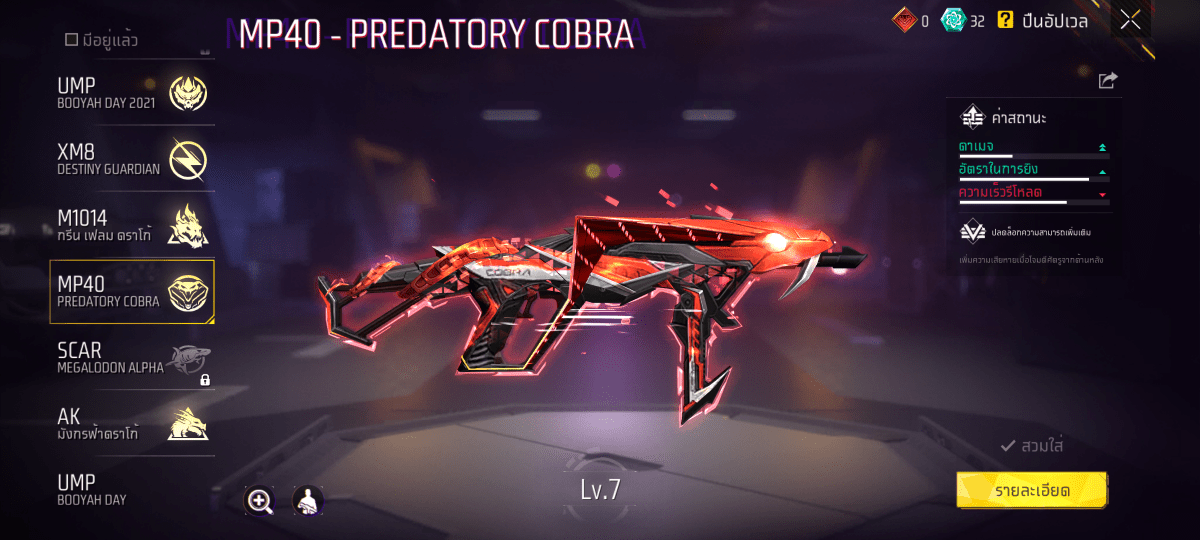
Task: Select UMP Booyah Day 2021 skin
Action: 132,94
